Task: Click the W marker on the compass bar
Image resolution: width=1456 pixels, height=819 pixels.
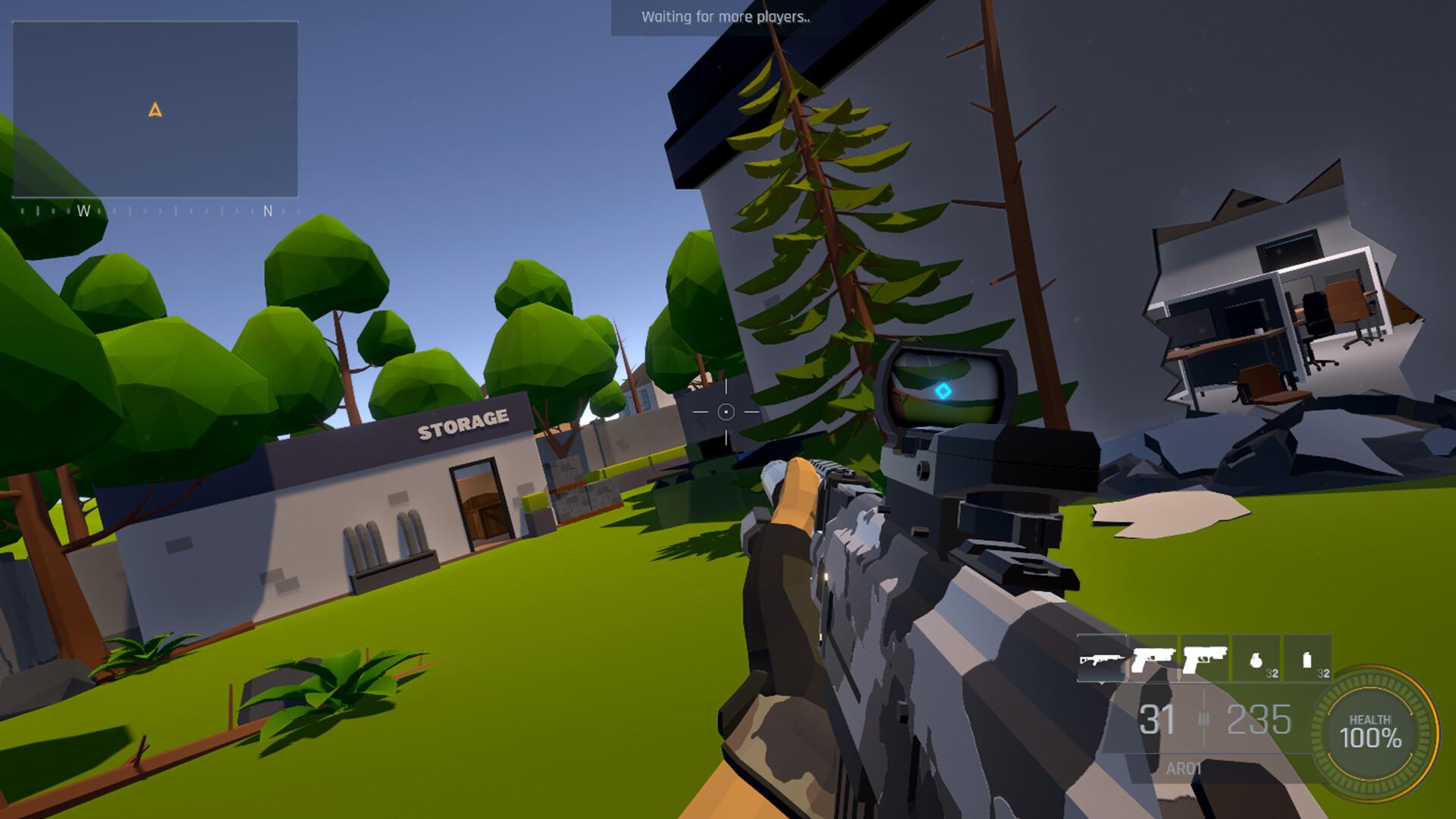Action: (86, 209)
